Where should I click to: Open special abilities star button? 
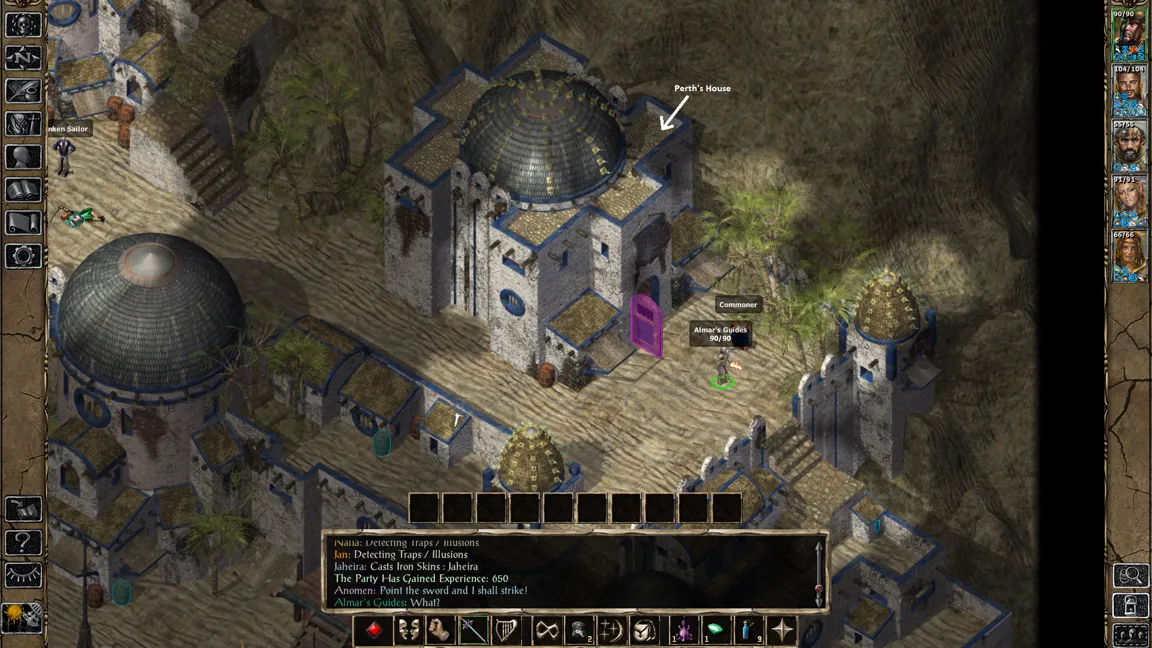click(782, 630)
